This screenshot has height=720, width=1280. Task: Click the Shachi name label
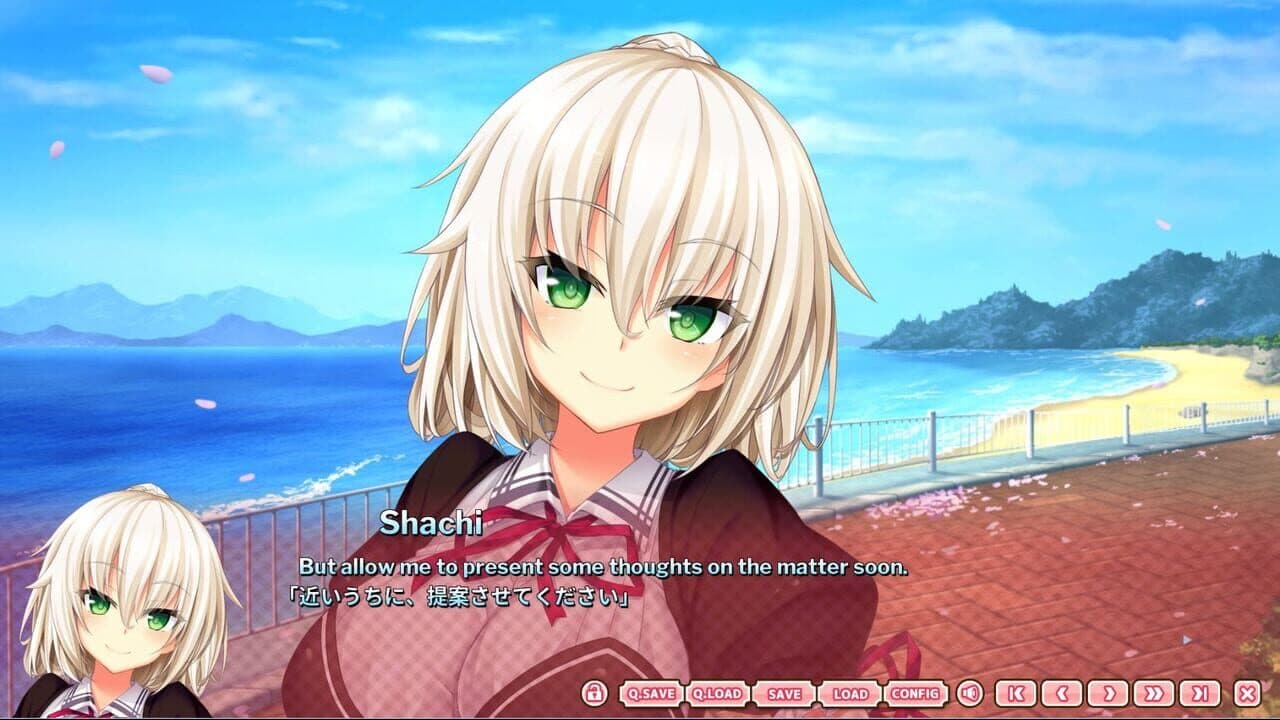(x=434, y=521)
